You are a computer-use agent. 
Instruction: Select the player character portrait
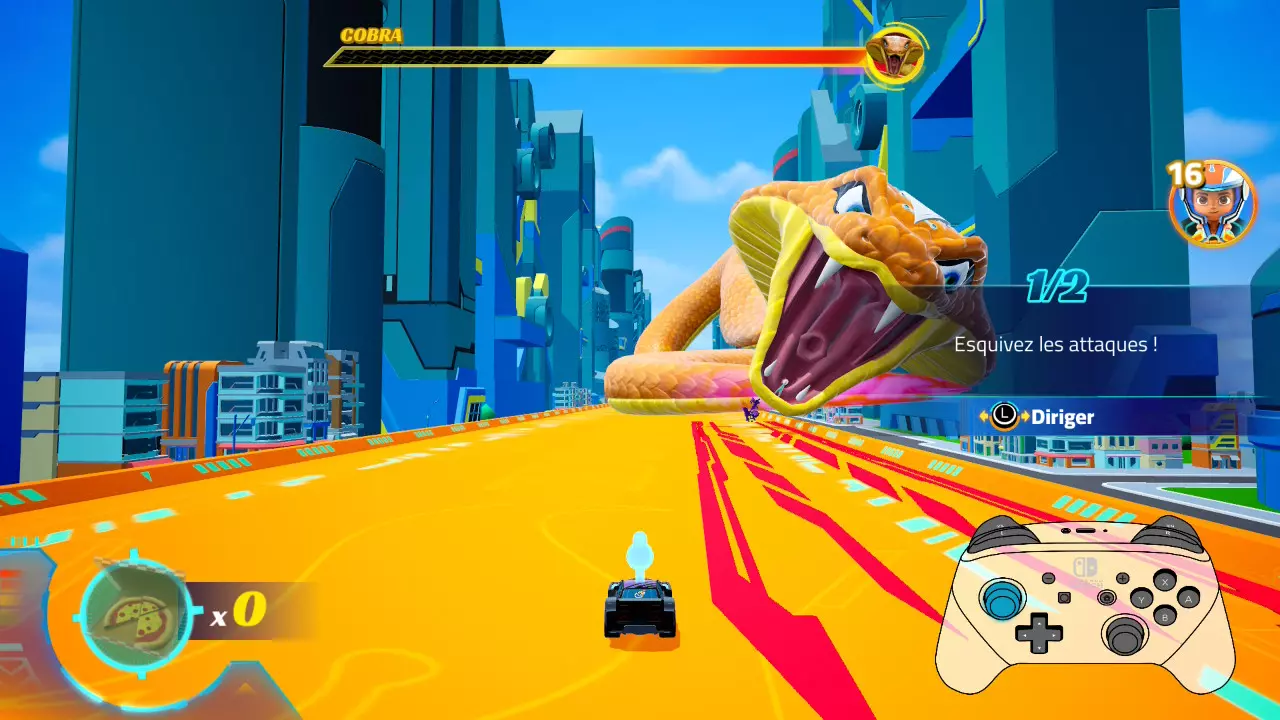tap(1212, 204)
